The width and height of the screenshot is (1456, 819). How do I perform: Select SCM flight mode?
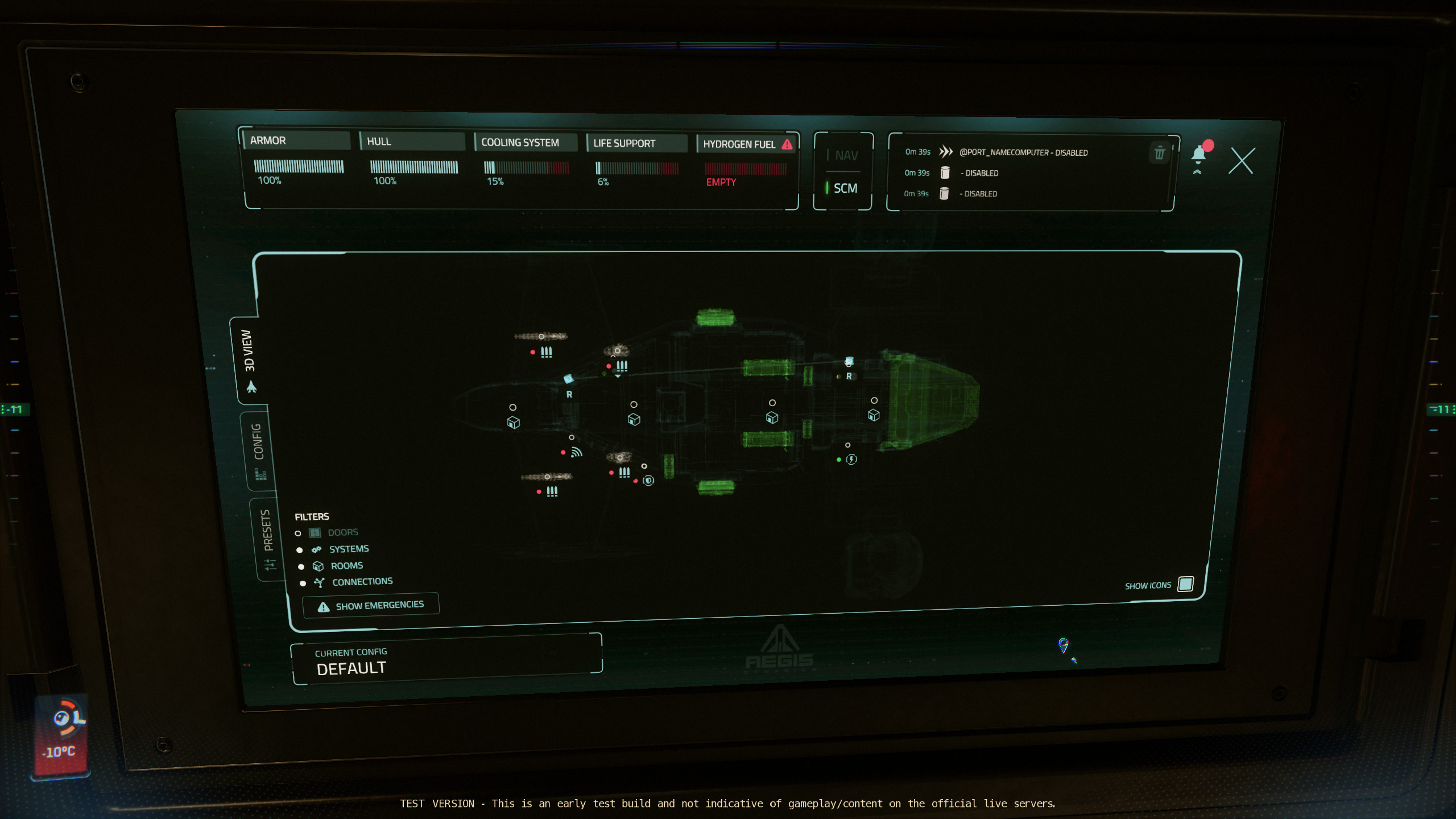(x=845, y=188)
